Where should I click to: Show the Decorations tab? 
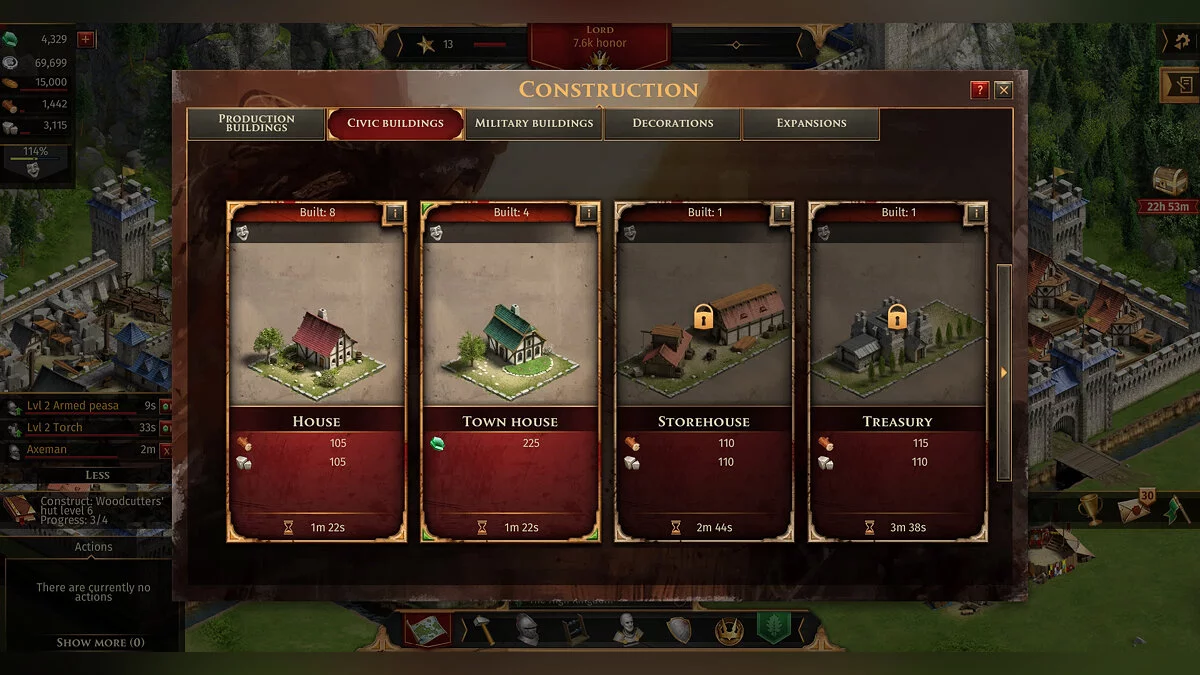point(673,123)
